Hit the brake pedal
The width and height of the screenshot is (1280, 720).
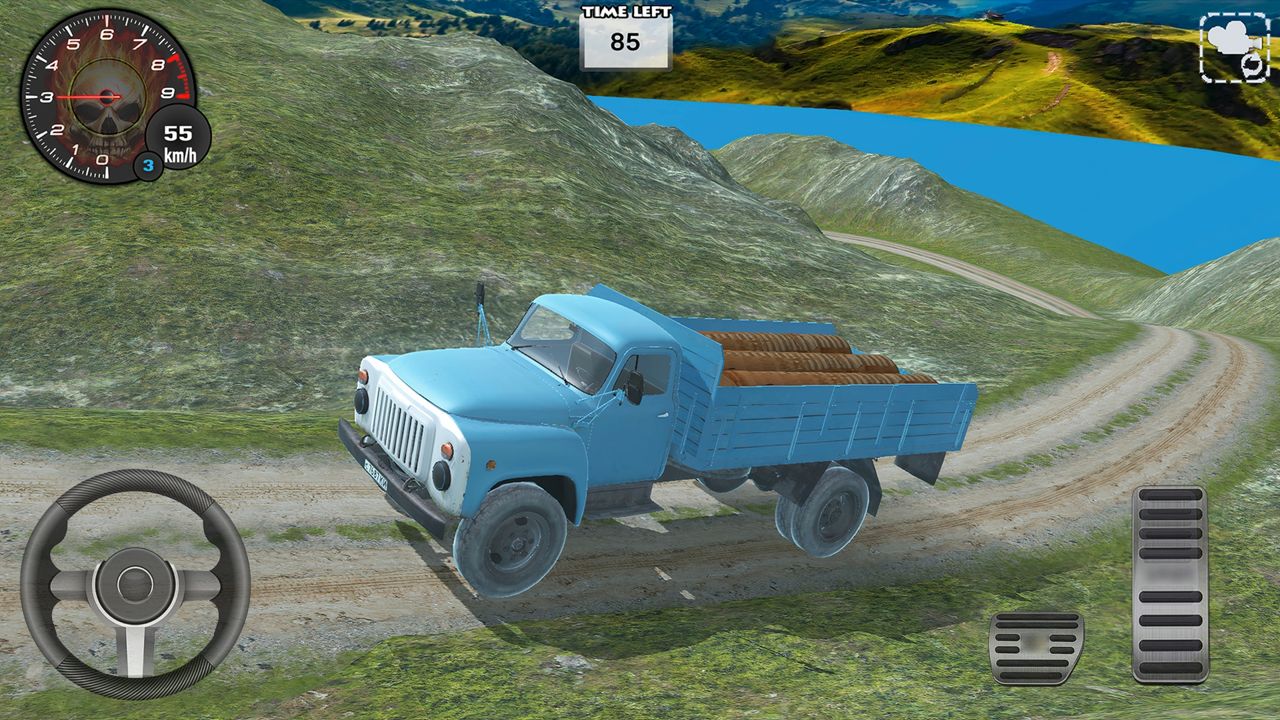pyautogui.click(x=1036, y=648)
